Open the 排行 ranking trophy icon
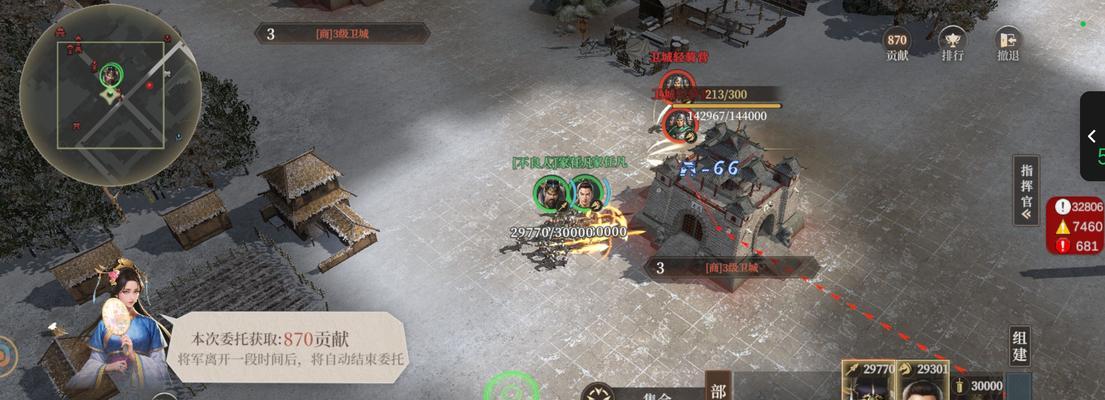 (x=952, y=44)
